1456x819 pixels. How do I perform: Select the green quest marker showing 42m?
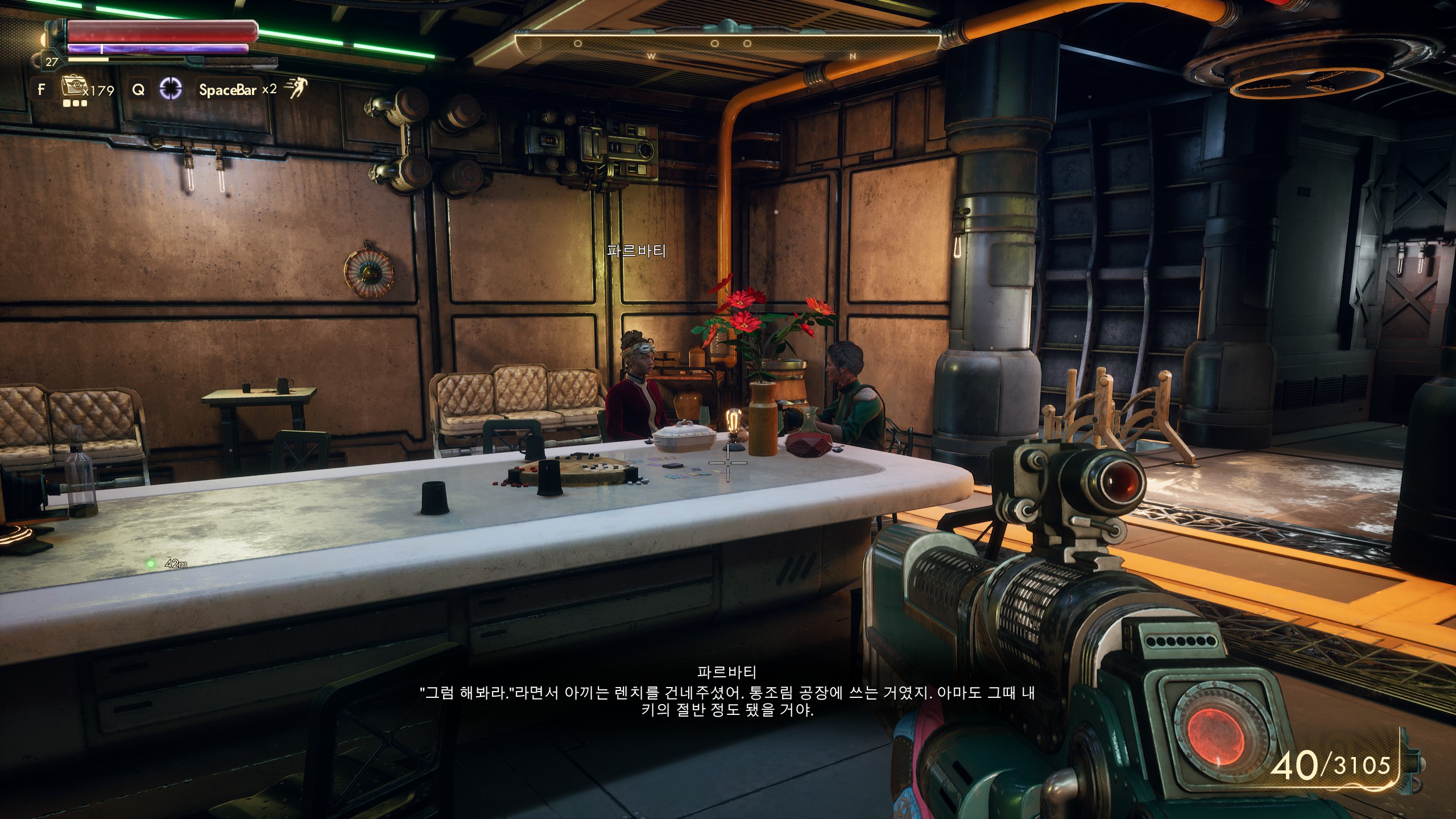pyautogui.click(x=151, y=564)
